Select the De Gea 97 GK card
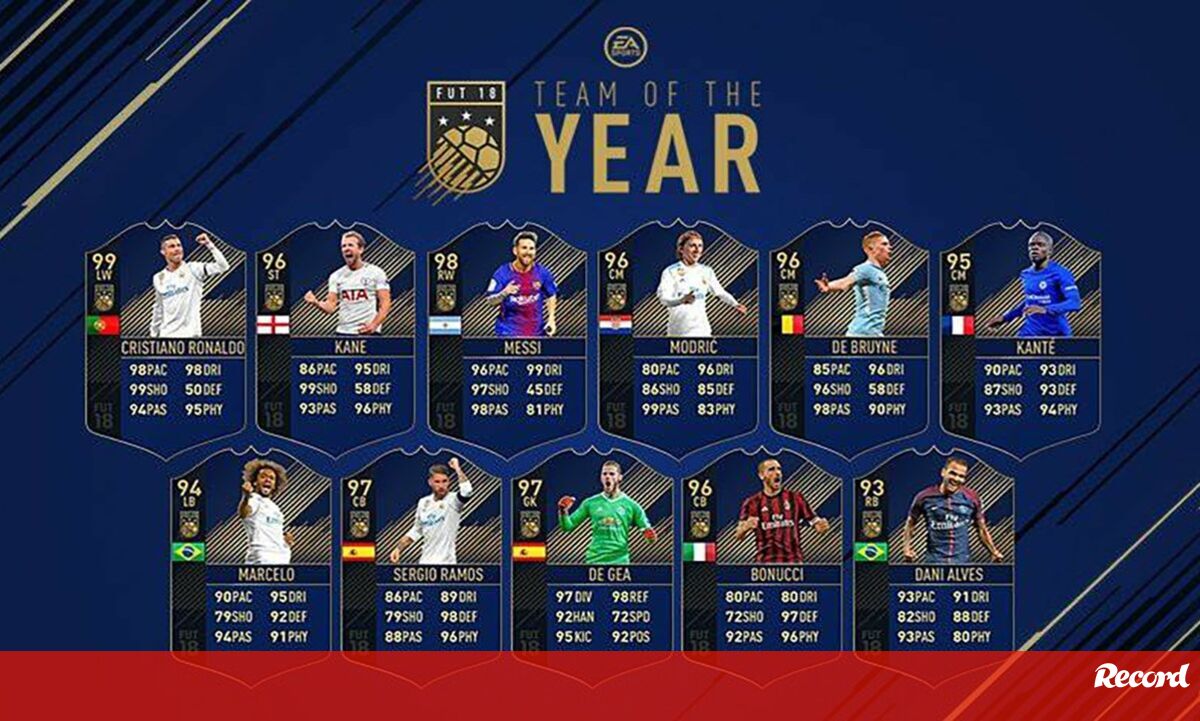This screenshot has height=721, width=1200. 593,555
